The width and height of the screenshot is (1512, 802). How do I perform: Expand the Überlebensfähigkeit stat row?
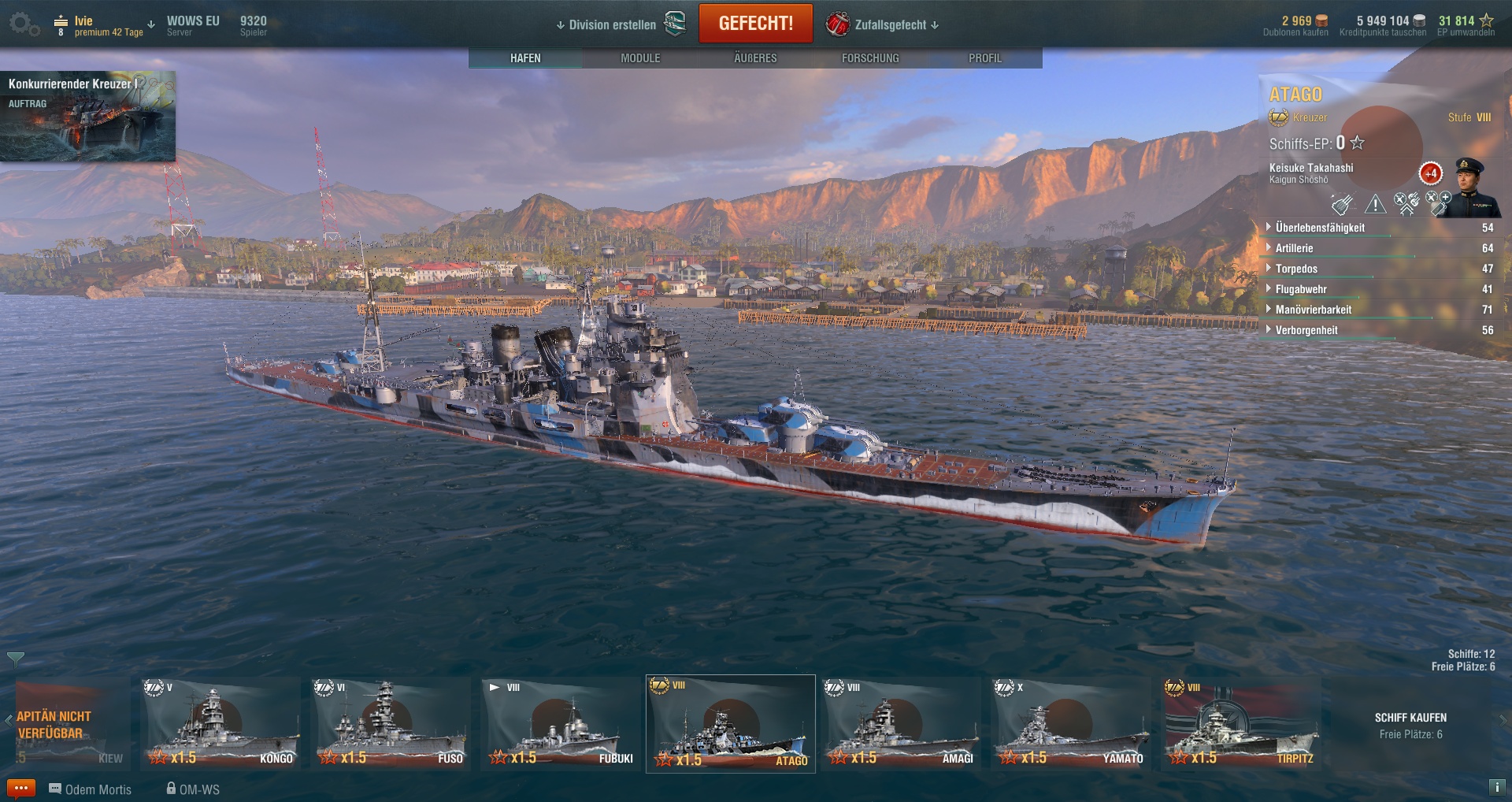1320,228
